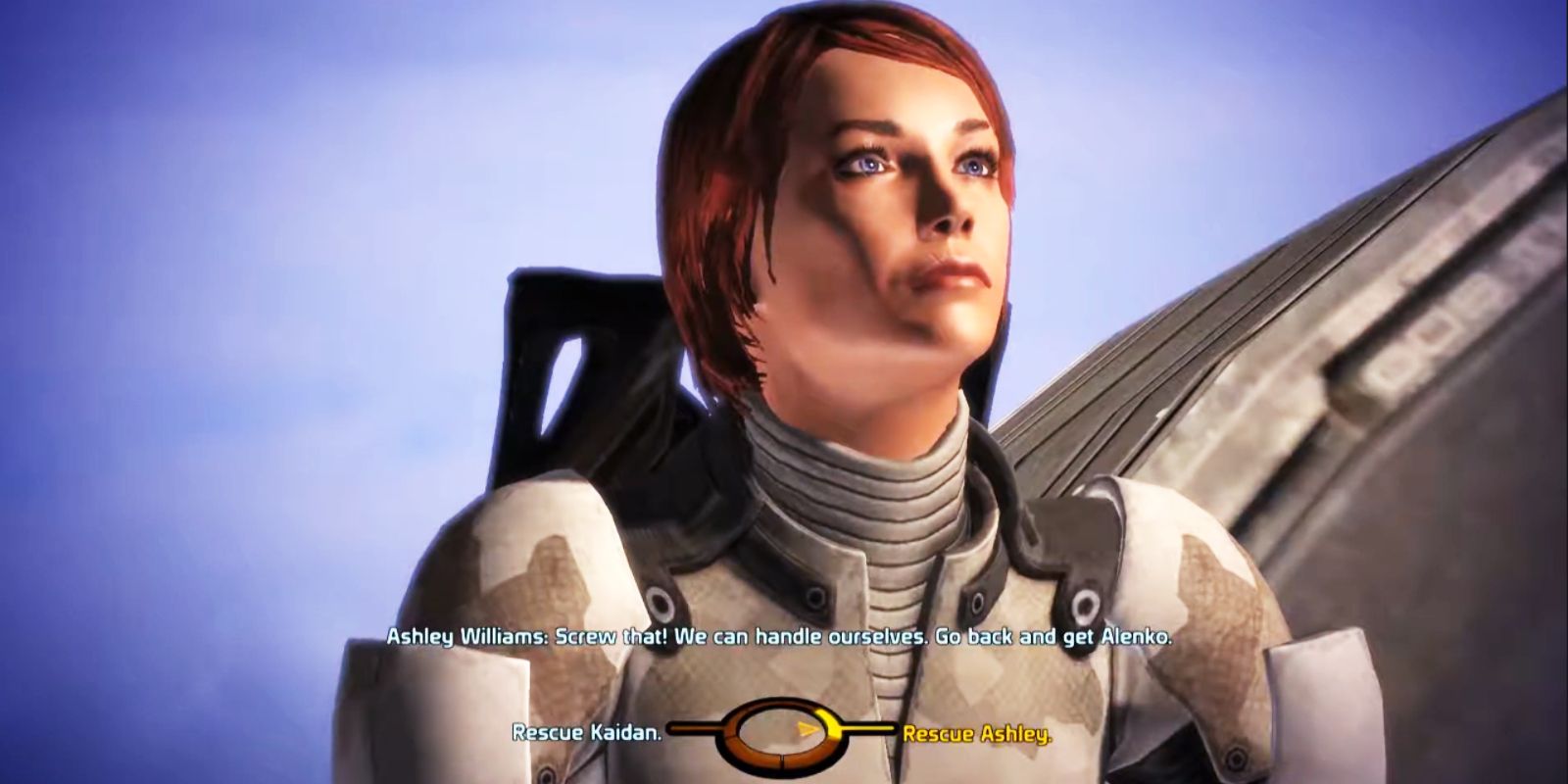Viewport: 1568px width, 784px height.
Task: Click the white Rescue Kaidan label text
Action: 589,729
